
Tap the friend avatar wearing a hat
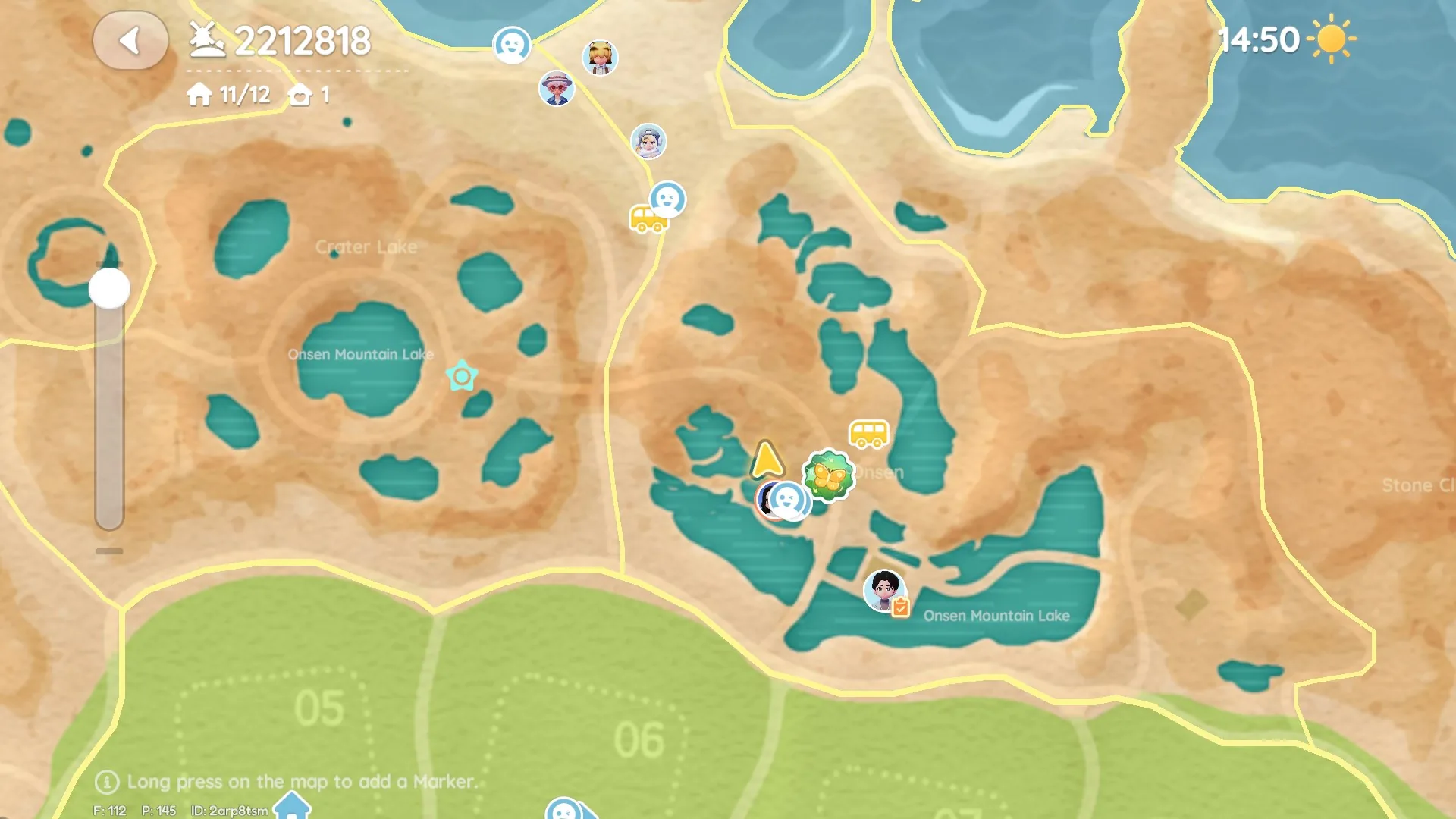coord(557,88)
